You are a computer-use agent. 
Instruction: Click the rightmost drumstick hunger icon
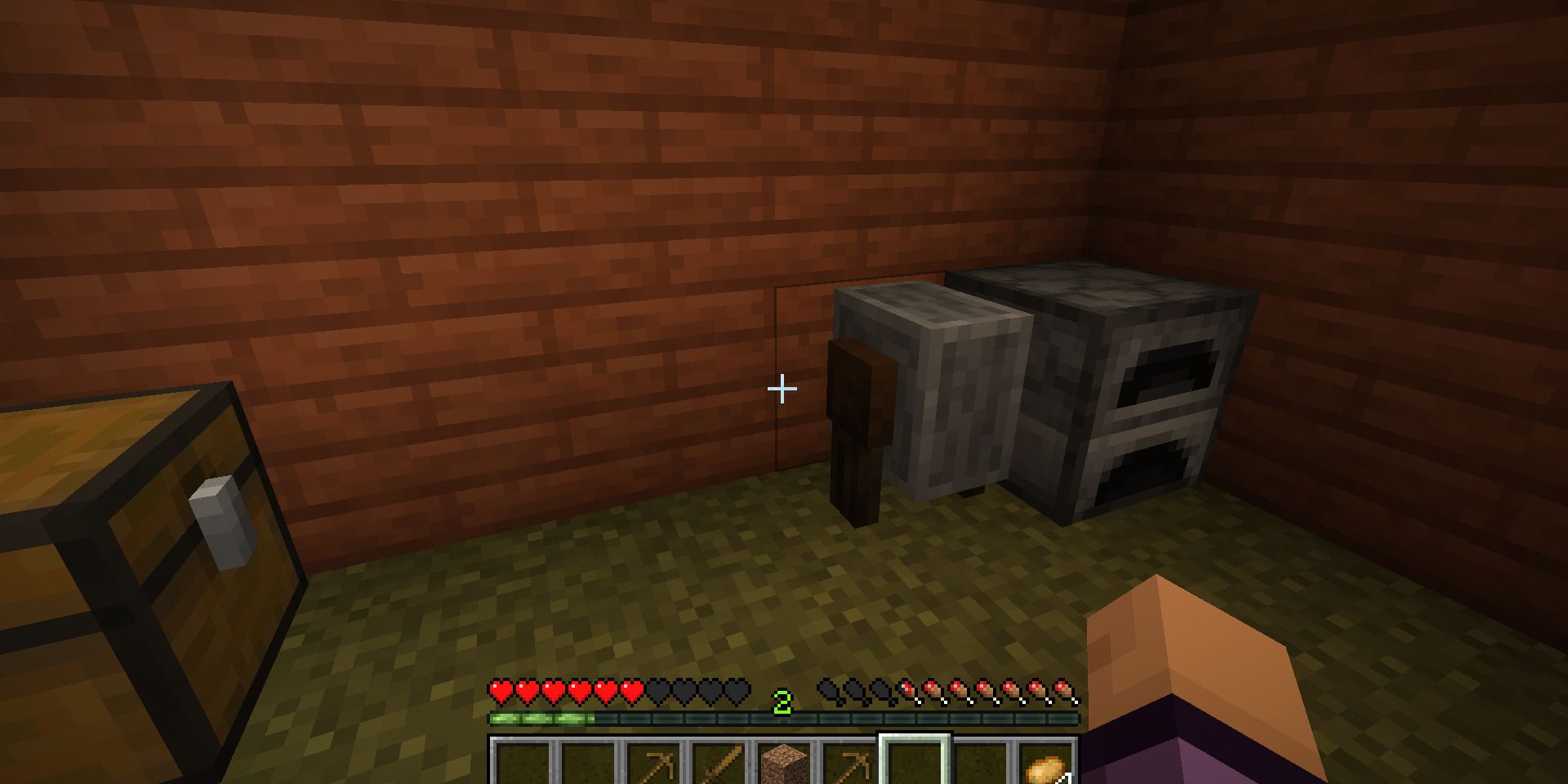click(1062, 690)
